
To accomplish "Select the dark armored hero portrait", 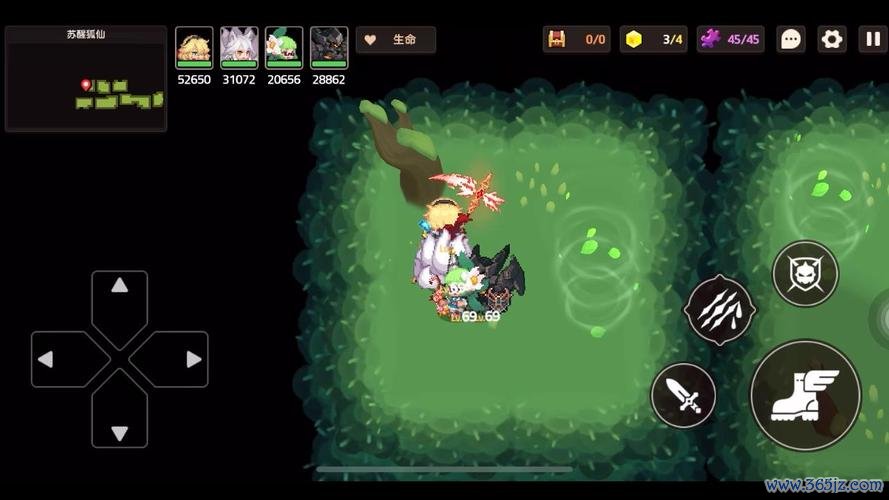I will 329,47.
